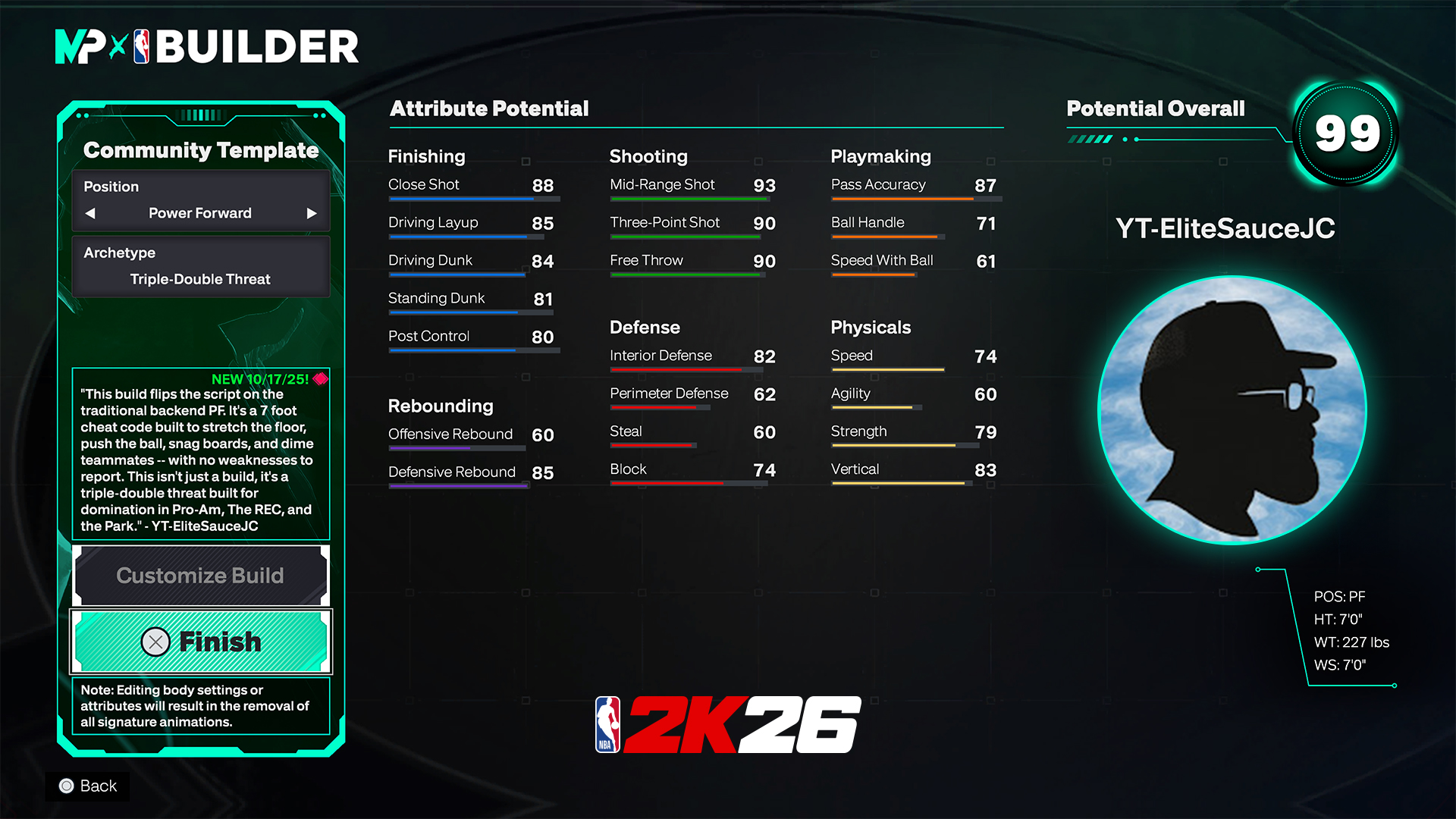Click the YT-EliteSauceJC profile avatar
Image resolution: width=1456 pixels, height=819 pixels.
tap(1232, 410)
